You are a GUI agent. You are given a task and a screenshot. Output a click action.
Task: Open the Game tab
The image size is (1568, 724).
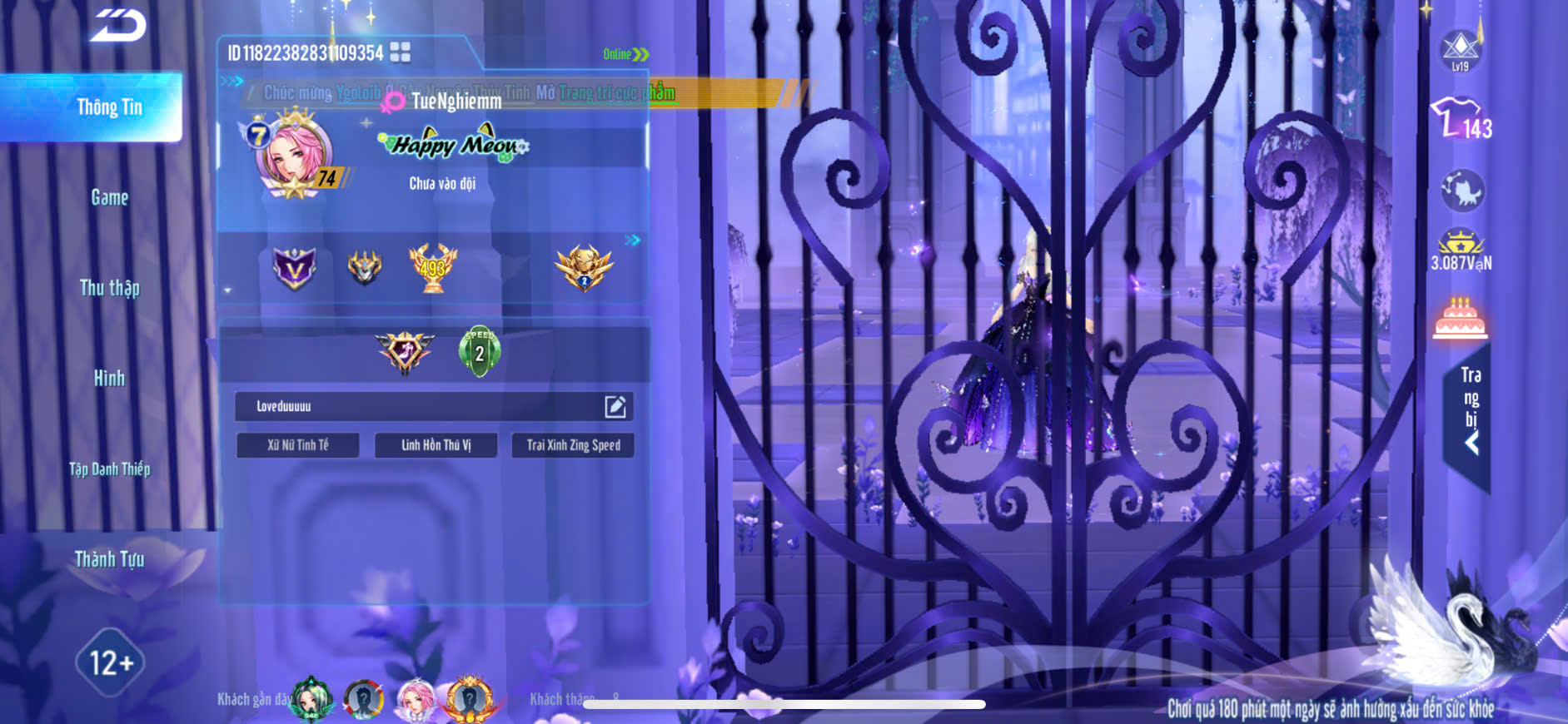tap(109, 198)
